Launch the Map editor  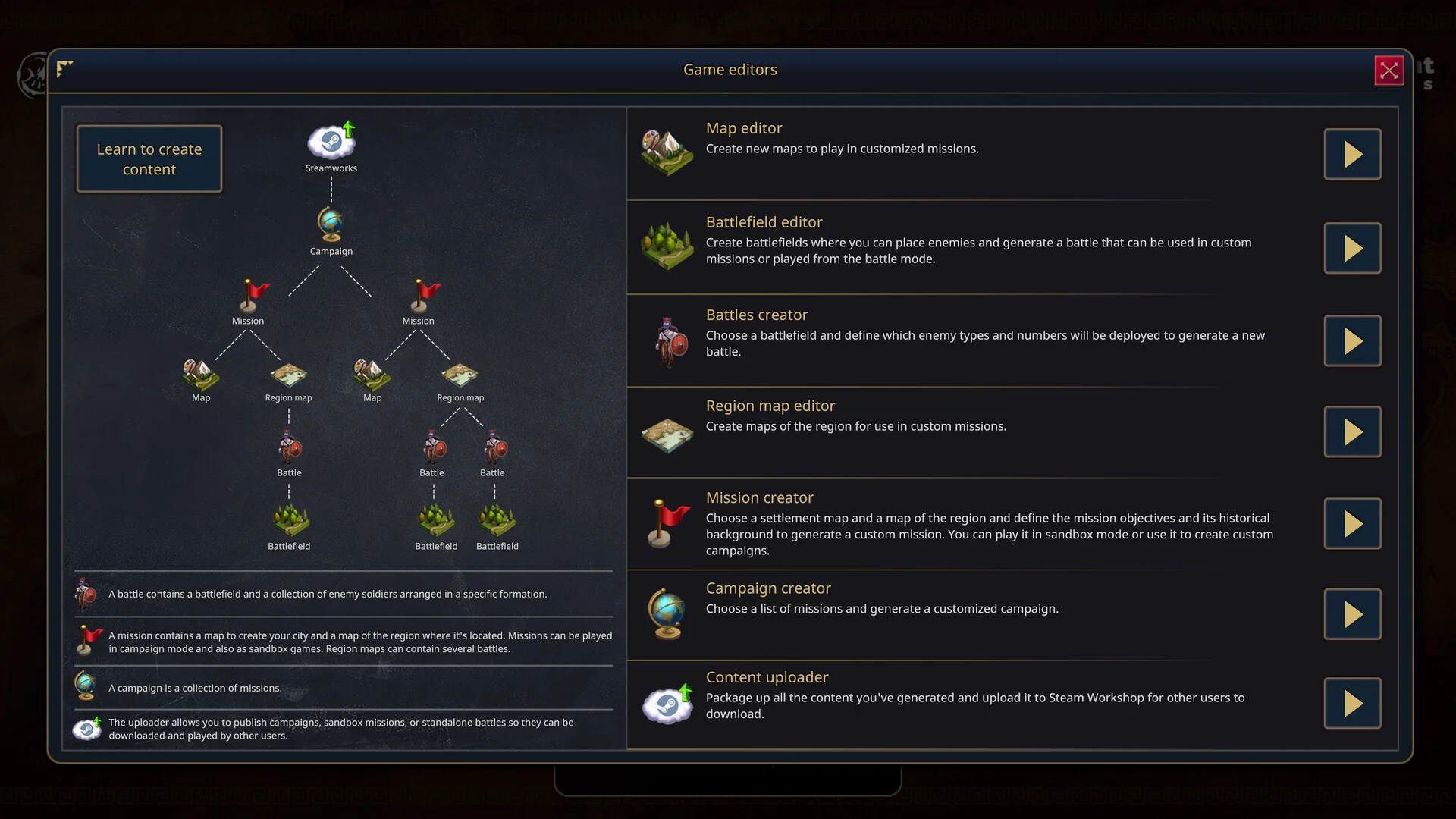pyautogui.click(x=1352, y=155)
